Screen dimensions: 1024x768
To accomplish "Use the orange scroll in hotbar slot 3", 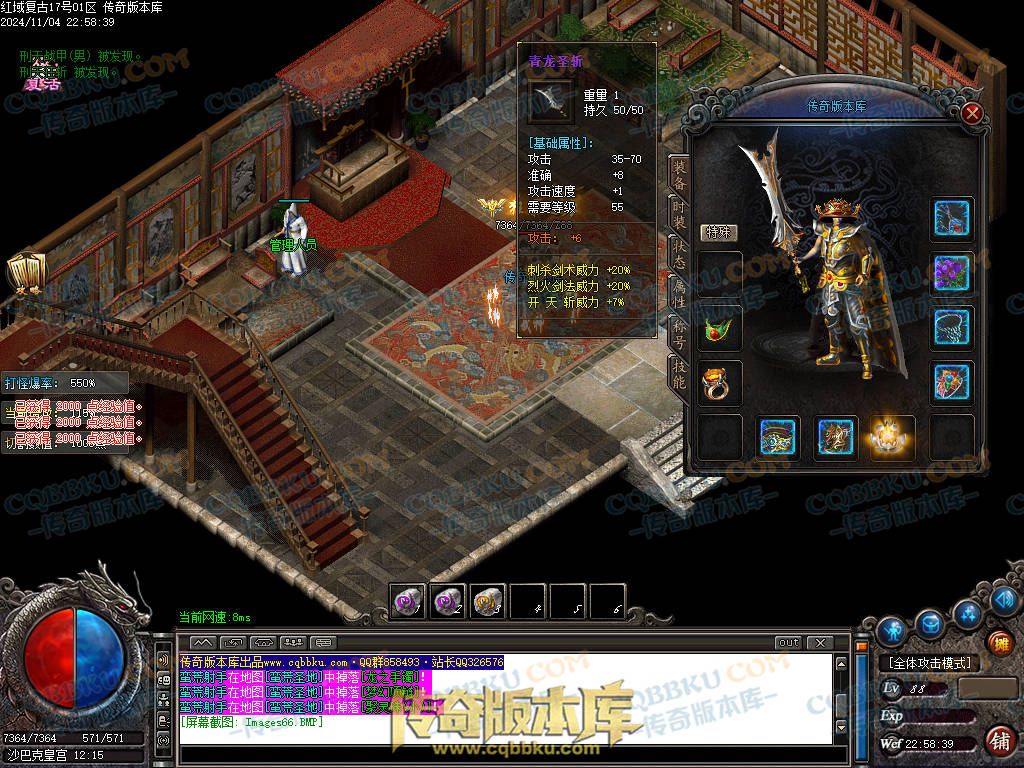I will coord(487,601).
